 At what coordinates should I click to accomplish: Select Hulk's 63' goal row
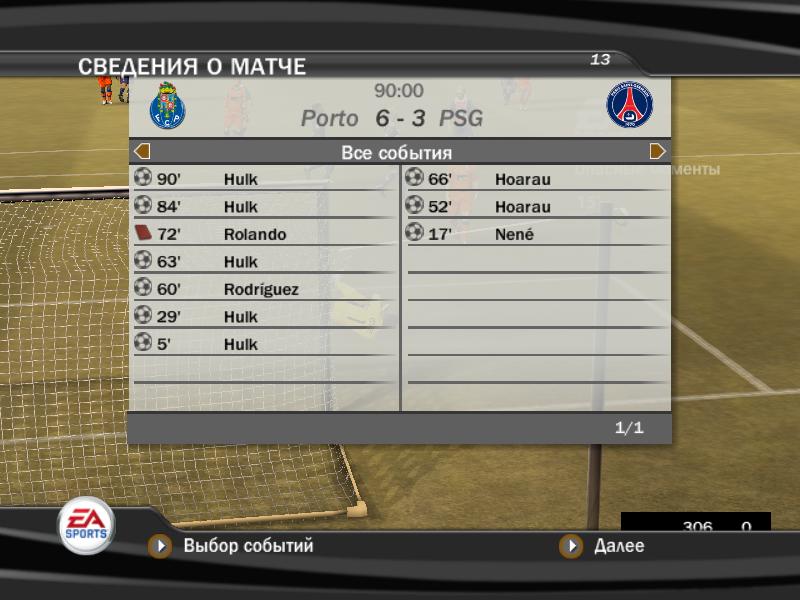(264, 262)
